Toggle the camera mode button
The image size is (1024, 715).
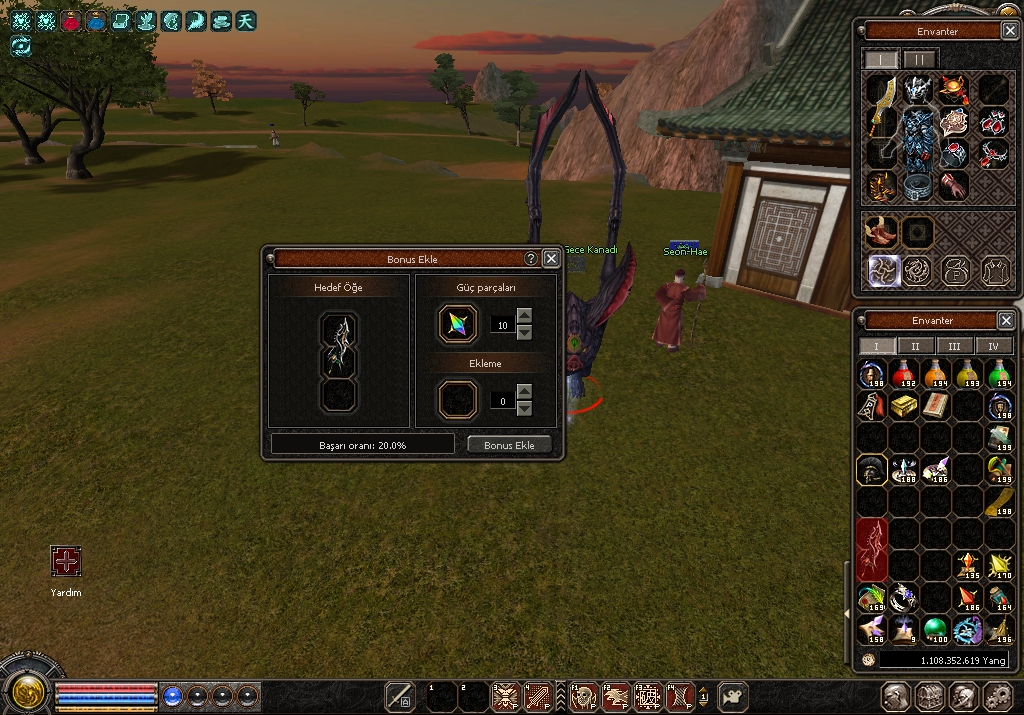pyautogui.click(x=735, y=696)
